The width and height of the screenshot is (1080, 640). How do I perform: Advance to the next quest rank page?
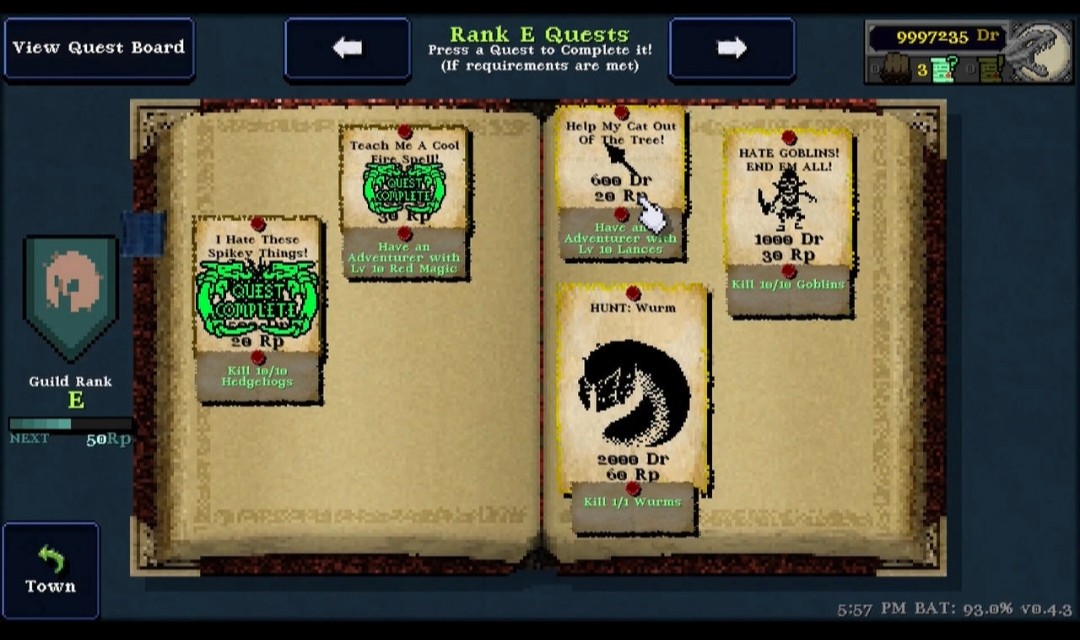(732, 48)
